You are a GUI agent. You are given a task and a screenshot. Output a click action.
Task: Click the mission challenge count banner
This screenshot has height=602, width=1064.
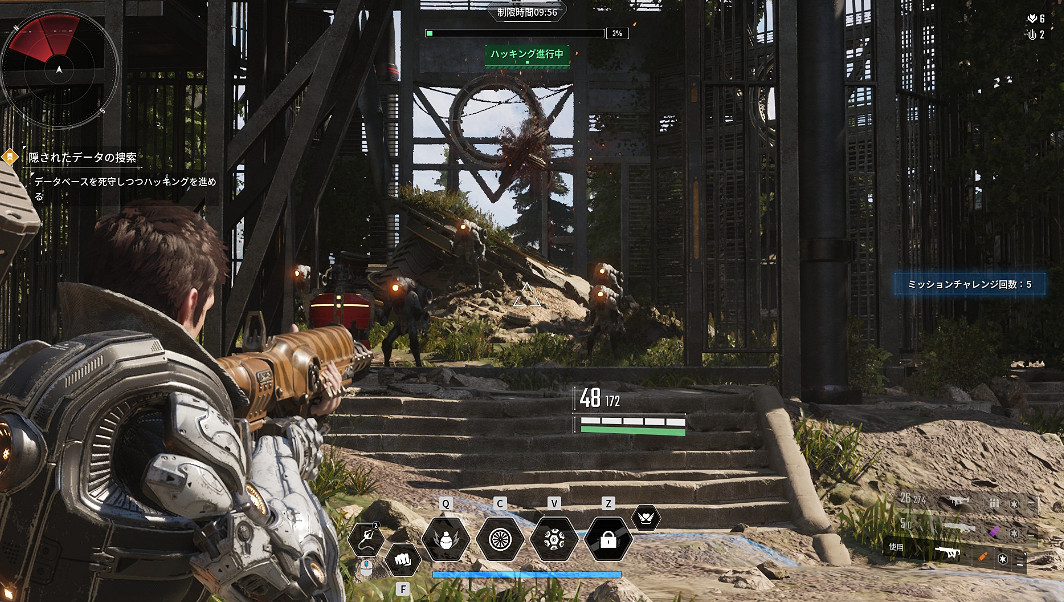click(x=967, y=285)
